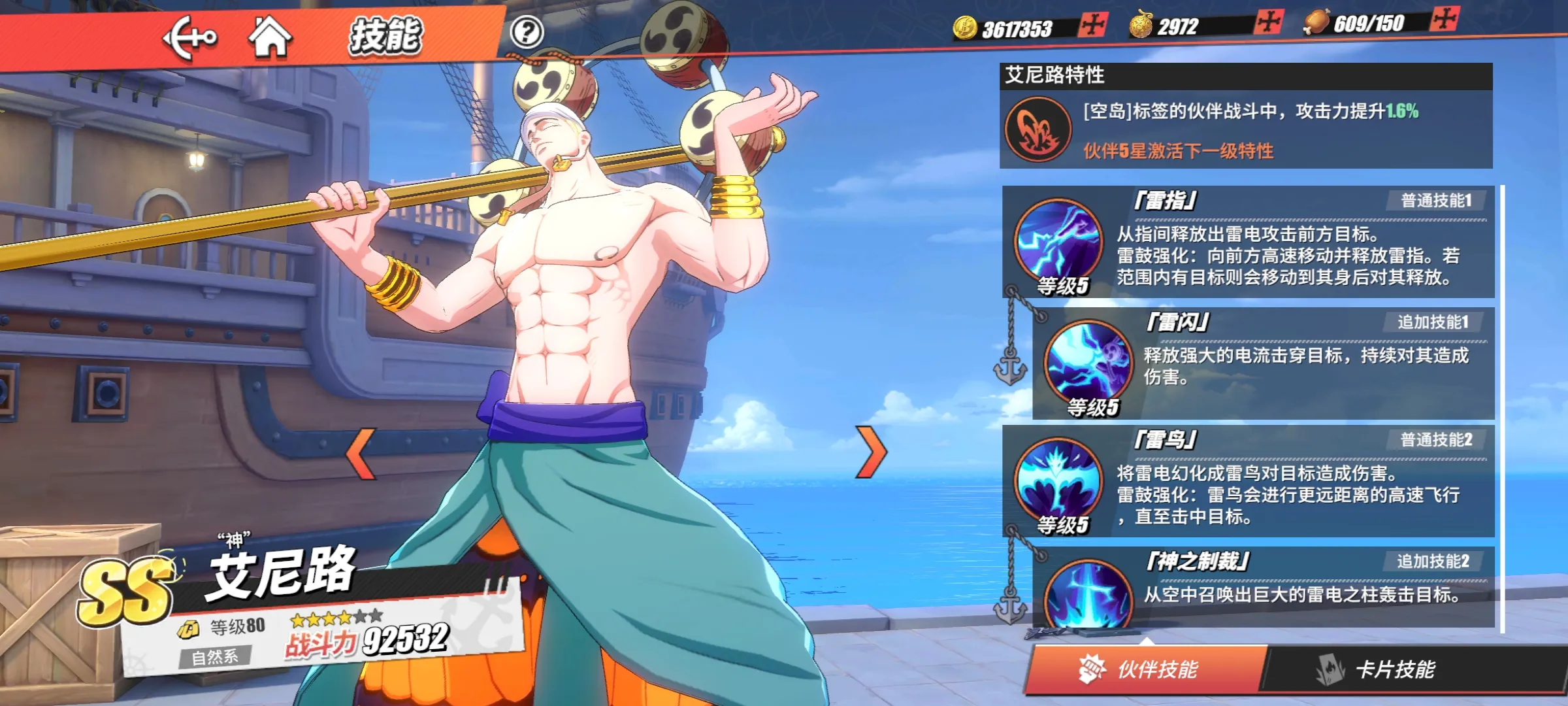Add more gold coins with plus button
This screenshot has height=706, width=1568.
click(1092, 26)
